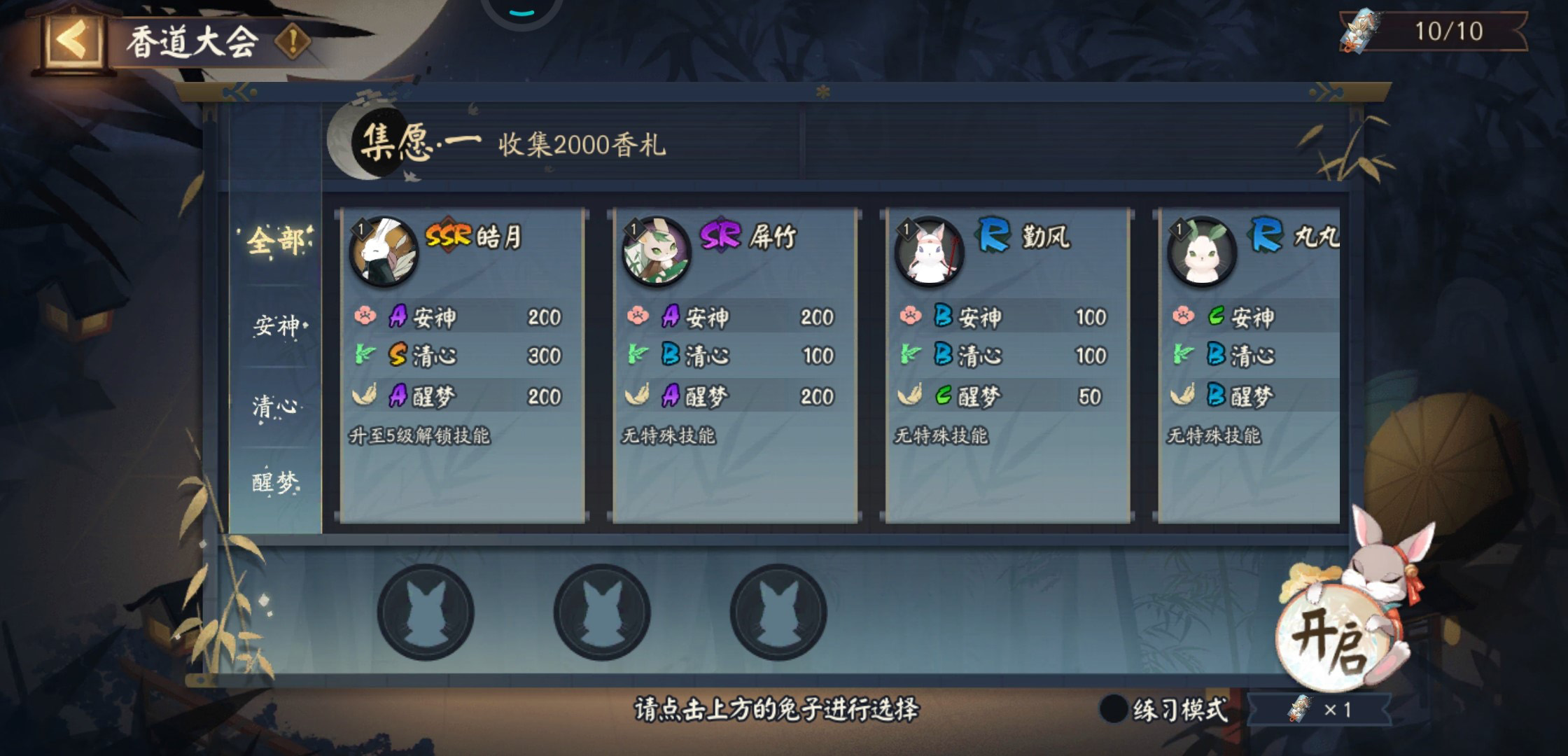Viewport: 1568px width, 756px height.
Task: Select the 清心 filter tab
Action: (x=276, y=406)
